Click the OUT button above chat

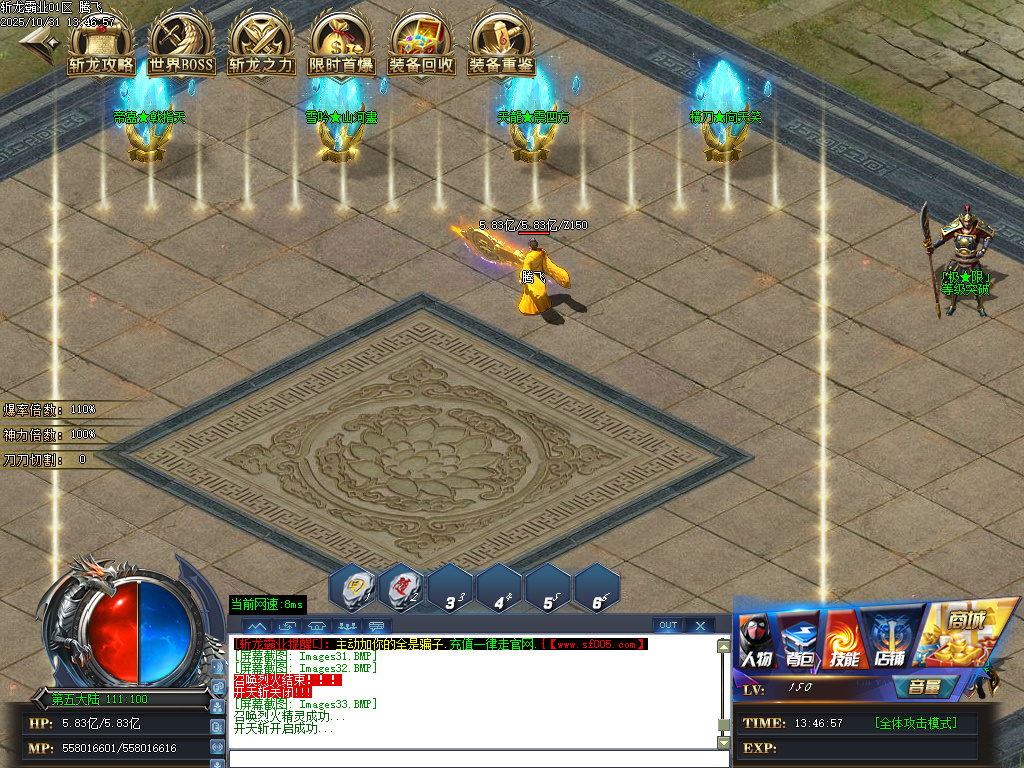(668, 626)
